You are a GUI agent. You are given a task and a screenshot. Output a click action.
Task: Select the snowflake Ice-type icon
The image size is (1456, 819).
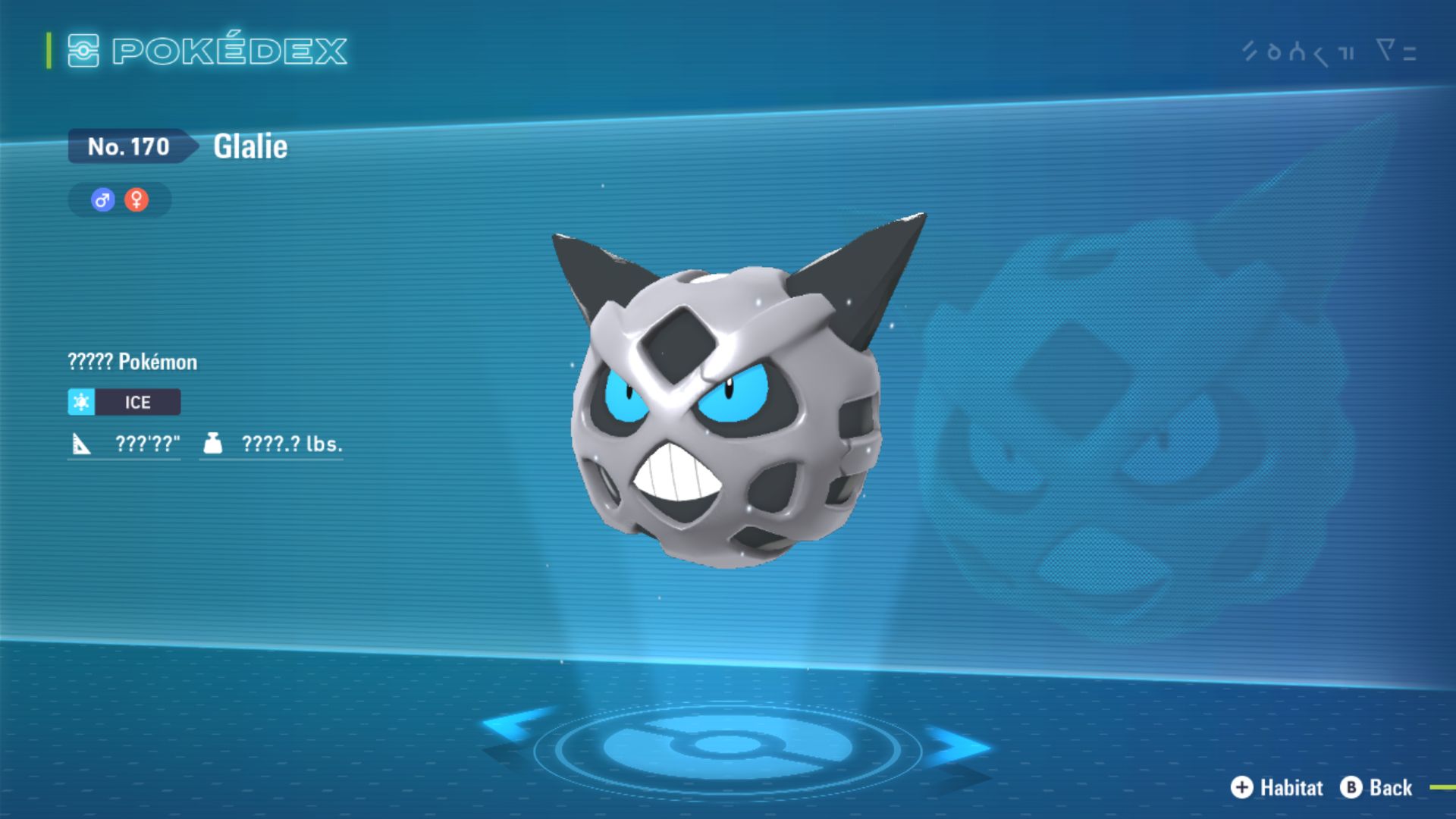[x=81, y=402]
